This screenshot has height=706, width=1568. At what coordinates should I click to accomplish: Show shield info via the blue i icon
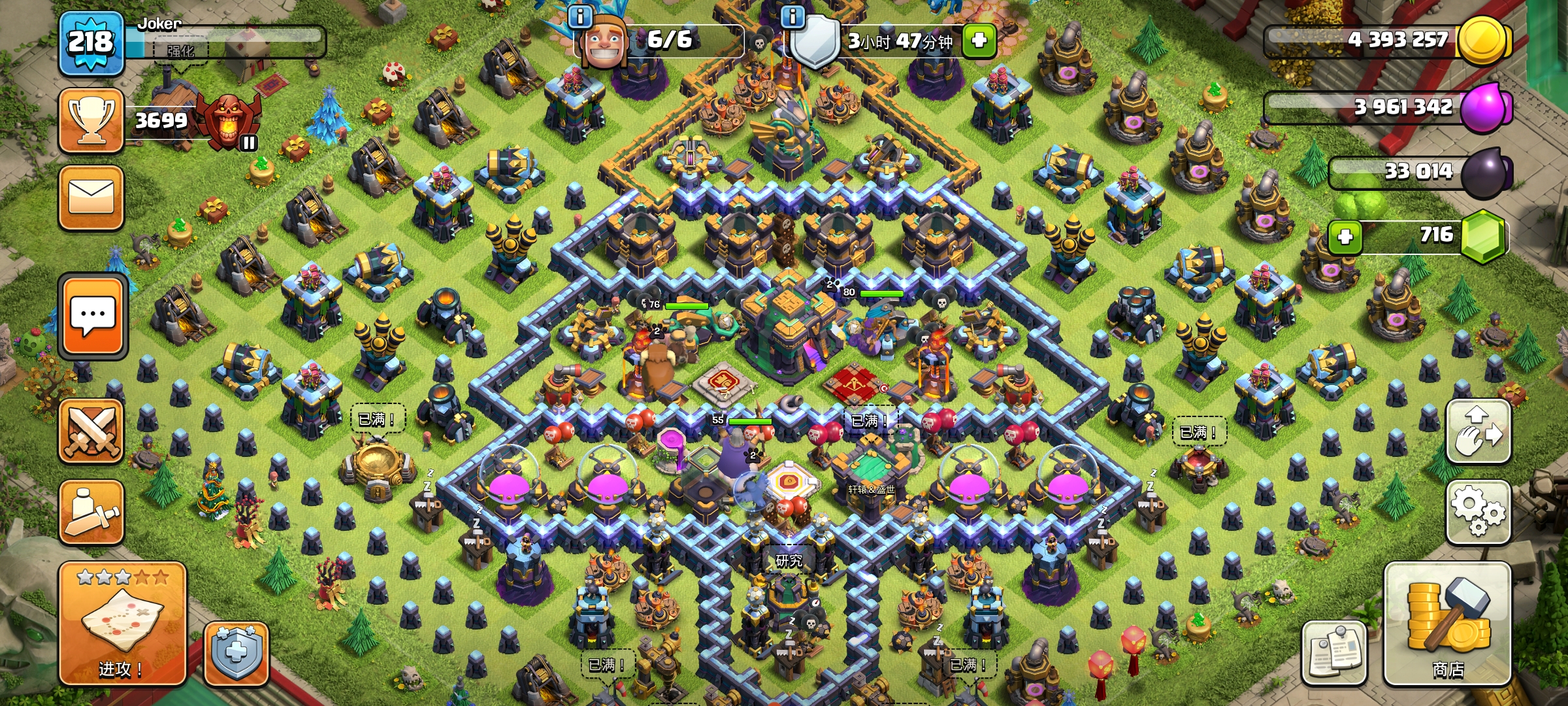tap(792, 16)
